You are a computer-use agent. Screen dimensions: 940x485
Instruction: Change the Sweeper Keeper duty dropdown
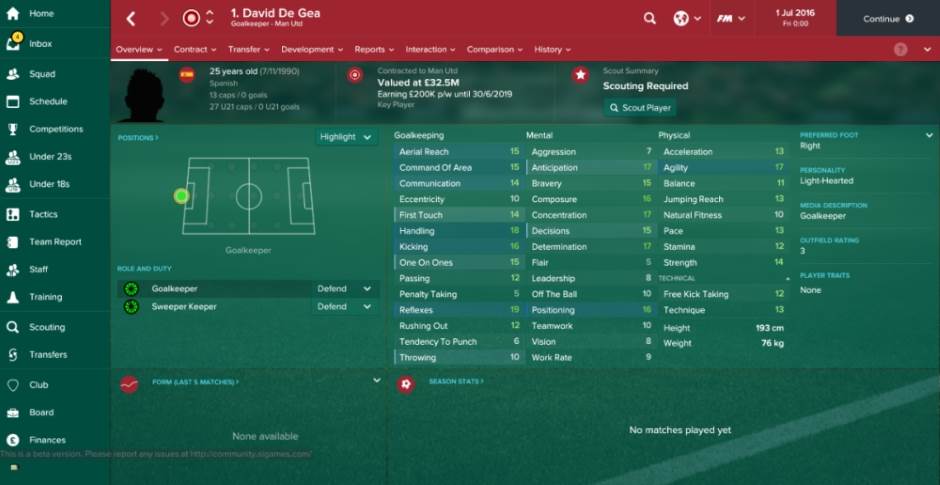pyautogui.click(x=345, y=307)
